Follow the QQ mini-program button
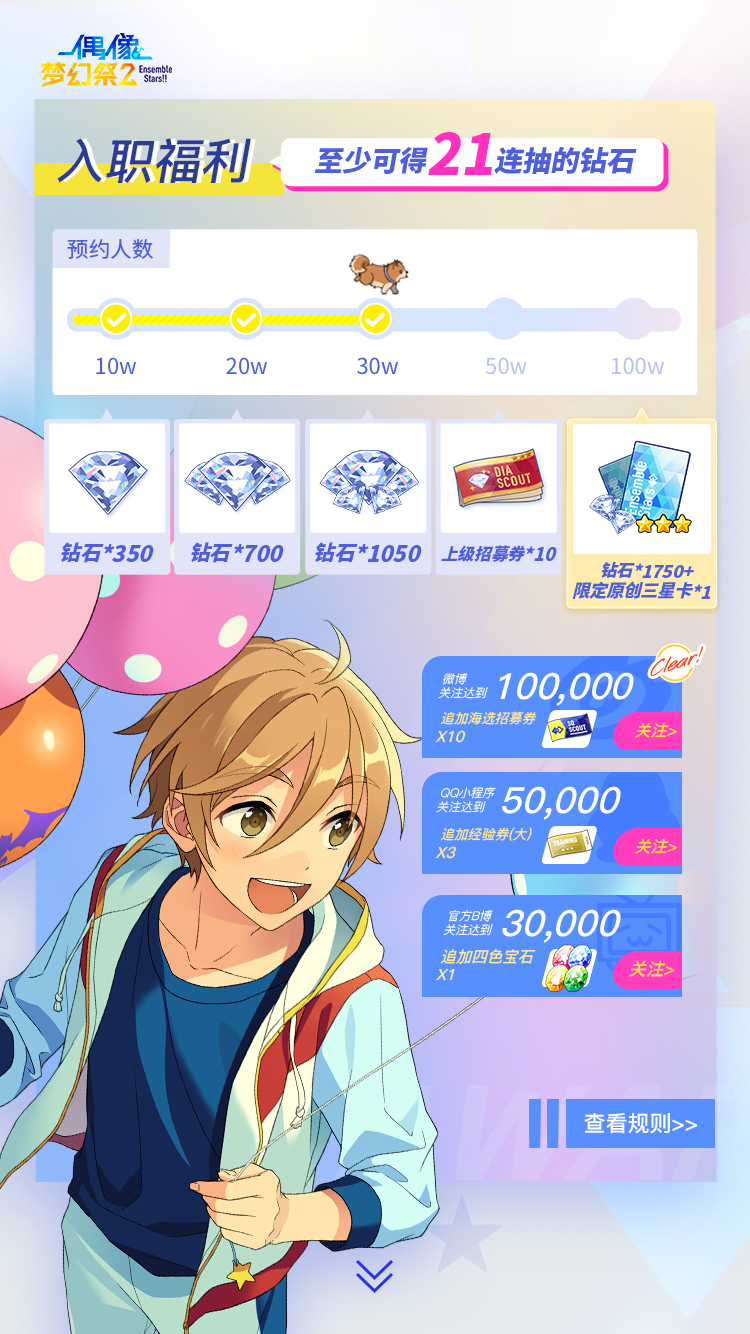 [647, 847]
